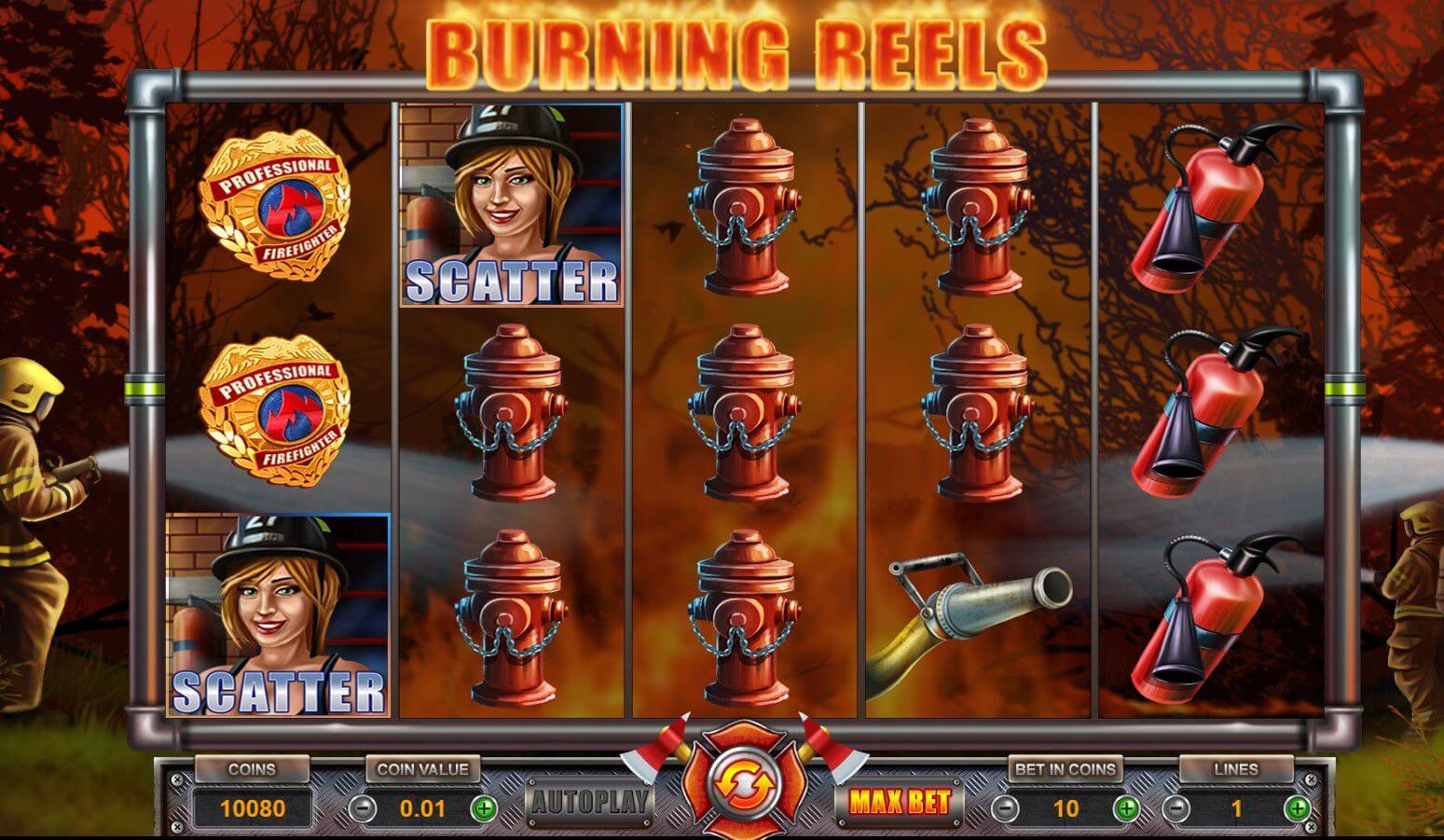Raise the bet in coins
The image size is (1444, 840).
point(1126,807)
